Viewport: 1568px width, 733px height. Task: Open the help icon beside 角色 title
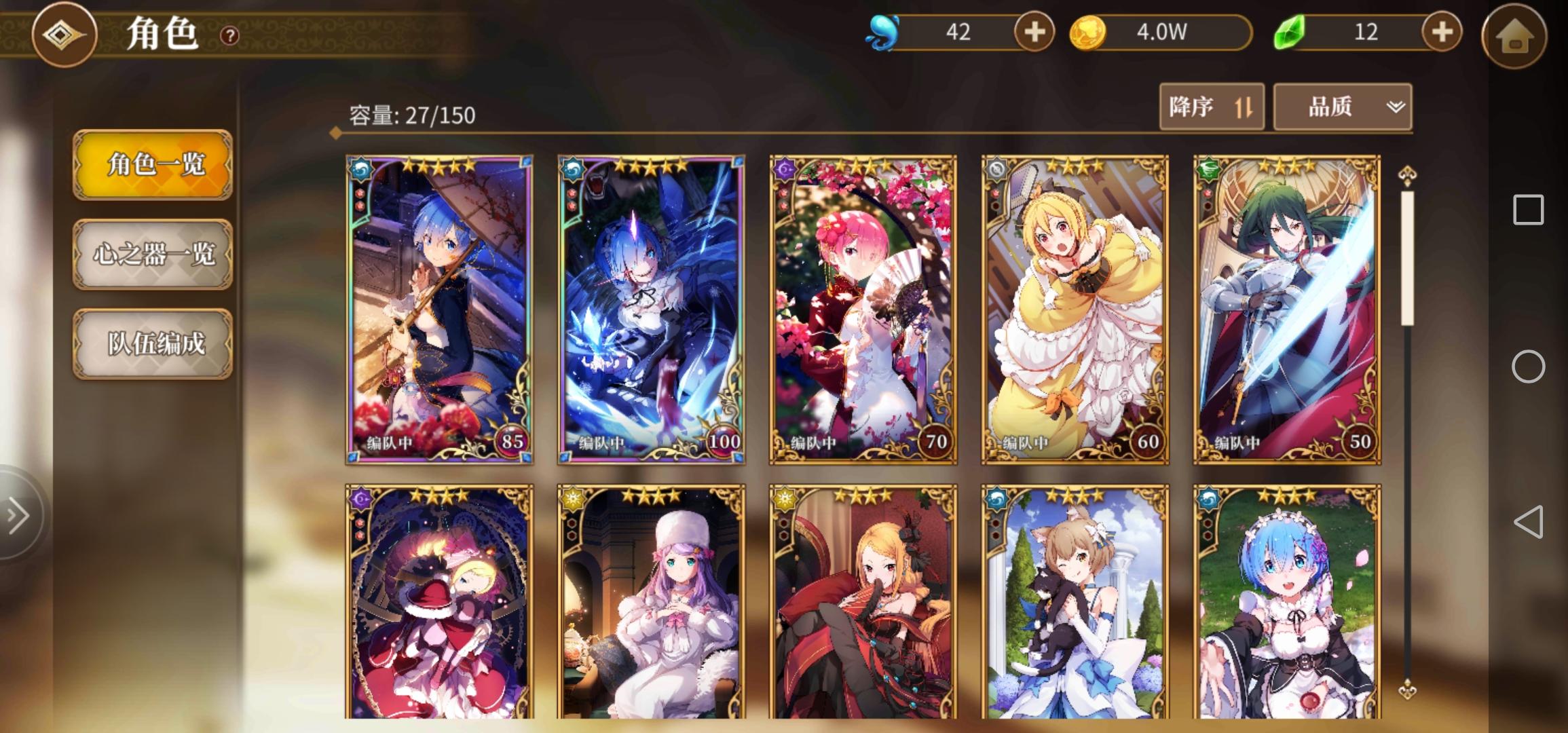[229, 36]
